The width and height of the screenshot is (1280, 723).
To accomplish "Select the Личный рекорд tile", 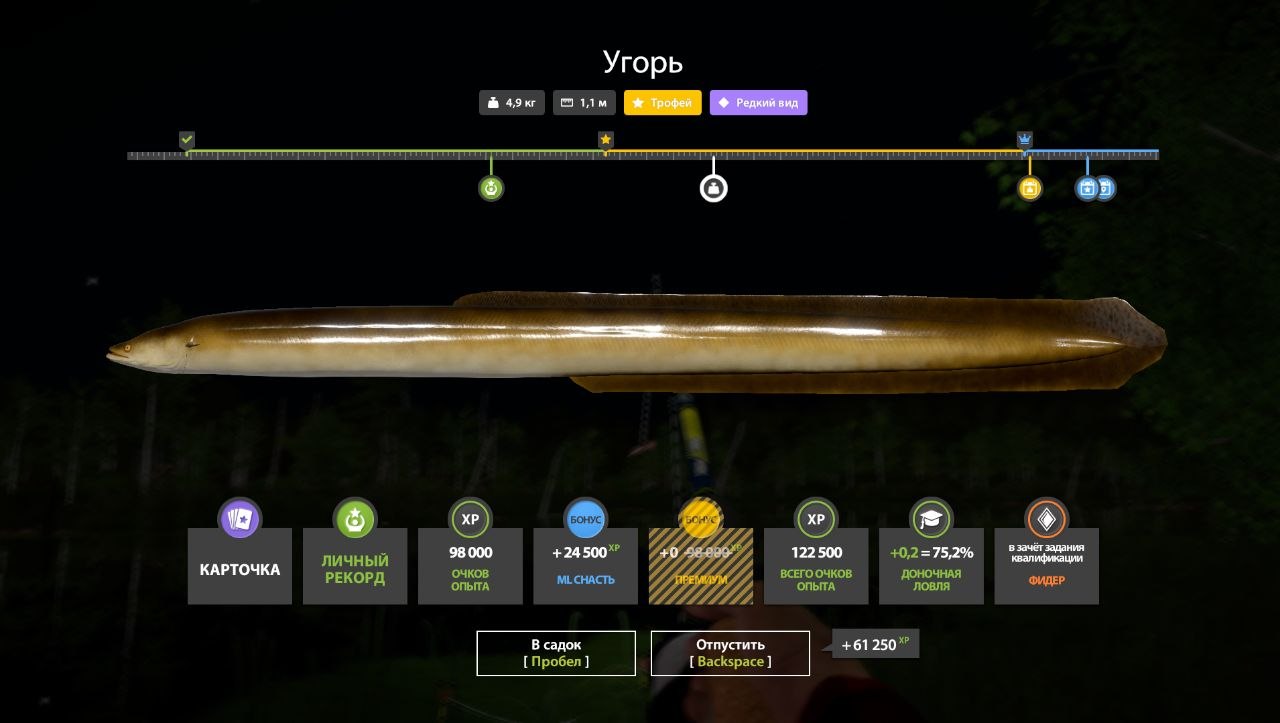I will click(x=355, y=566).
